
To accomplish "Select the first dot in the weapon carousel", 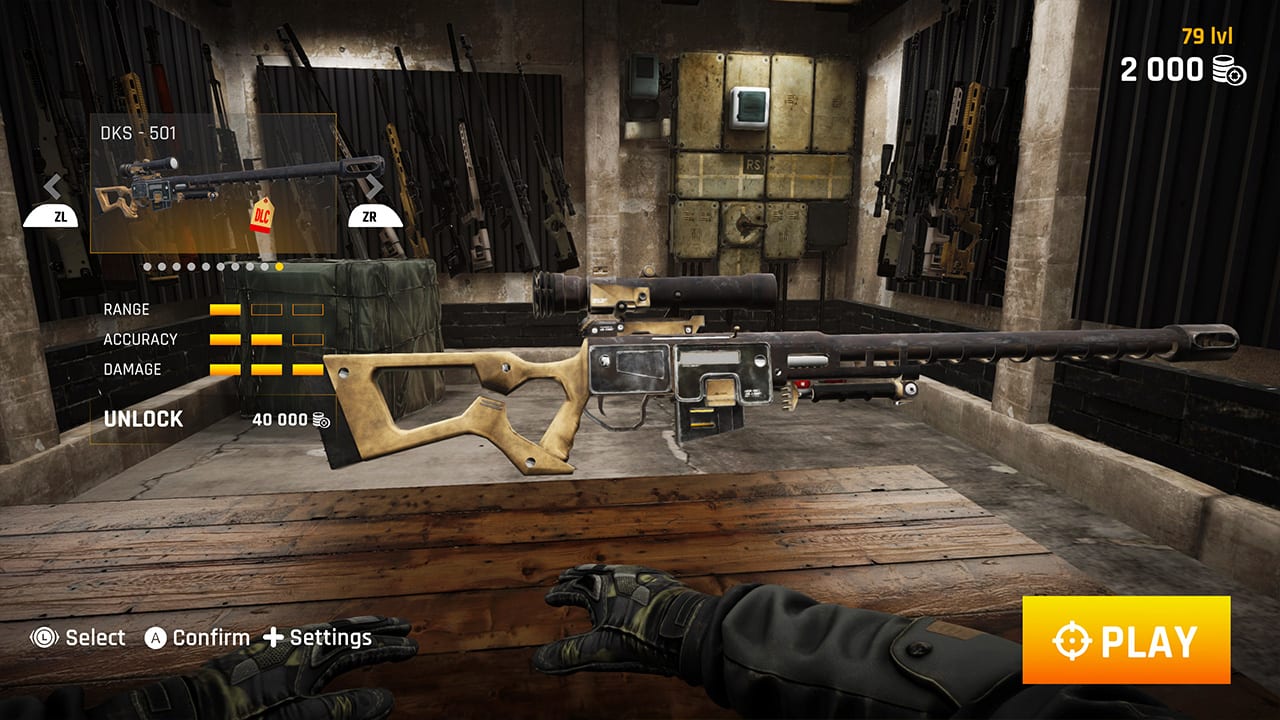I will click(145, 265).
